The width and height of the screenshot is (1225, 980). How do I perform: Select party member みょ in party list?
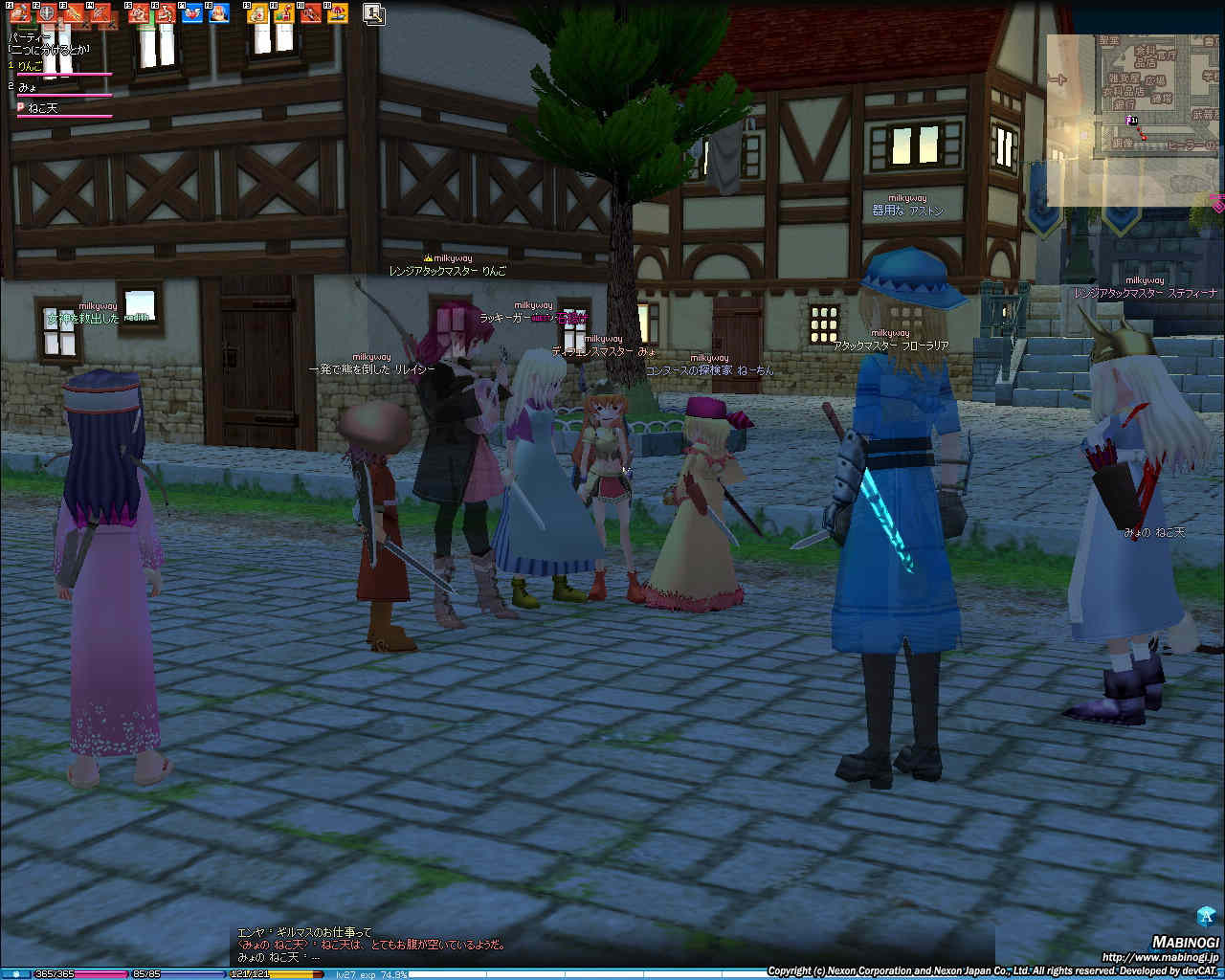pos(28,87)
